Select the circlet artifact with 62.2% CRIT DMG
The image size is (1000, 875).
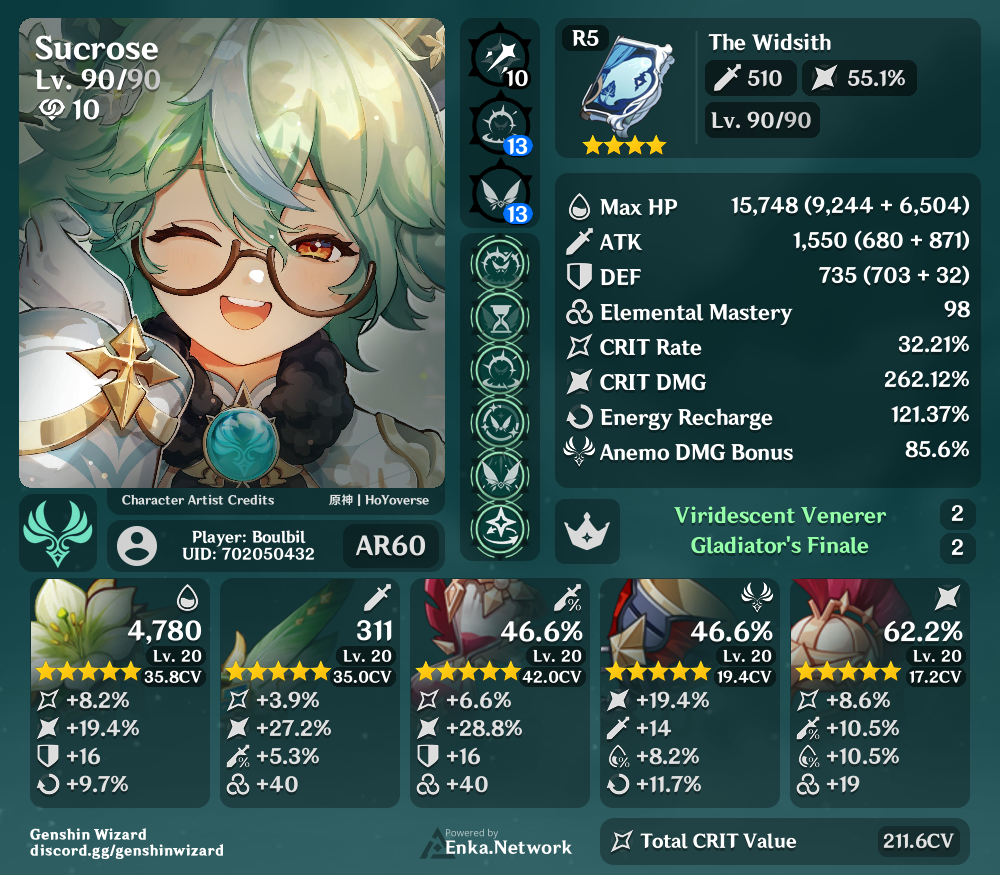[880, 692]
